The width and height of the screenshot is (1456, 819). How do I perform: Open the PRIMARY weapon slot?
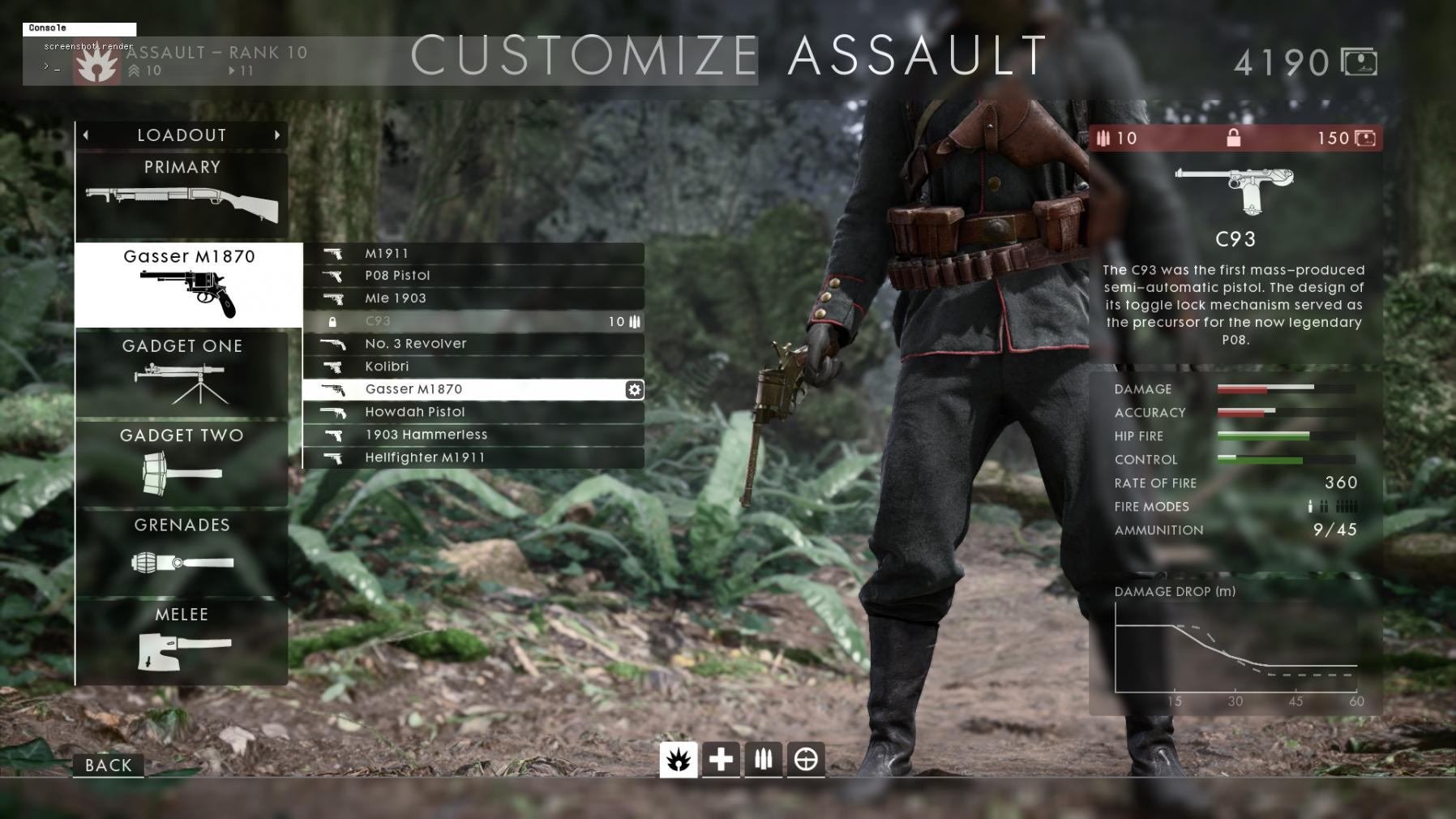point(182,195)
